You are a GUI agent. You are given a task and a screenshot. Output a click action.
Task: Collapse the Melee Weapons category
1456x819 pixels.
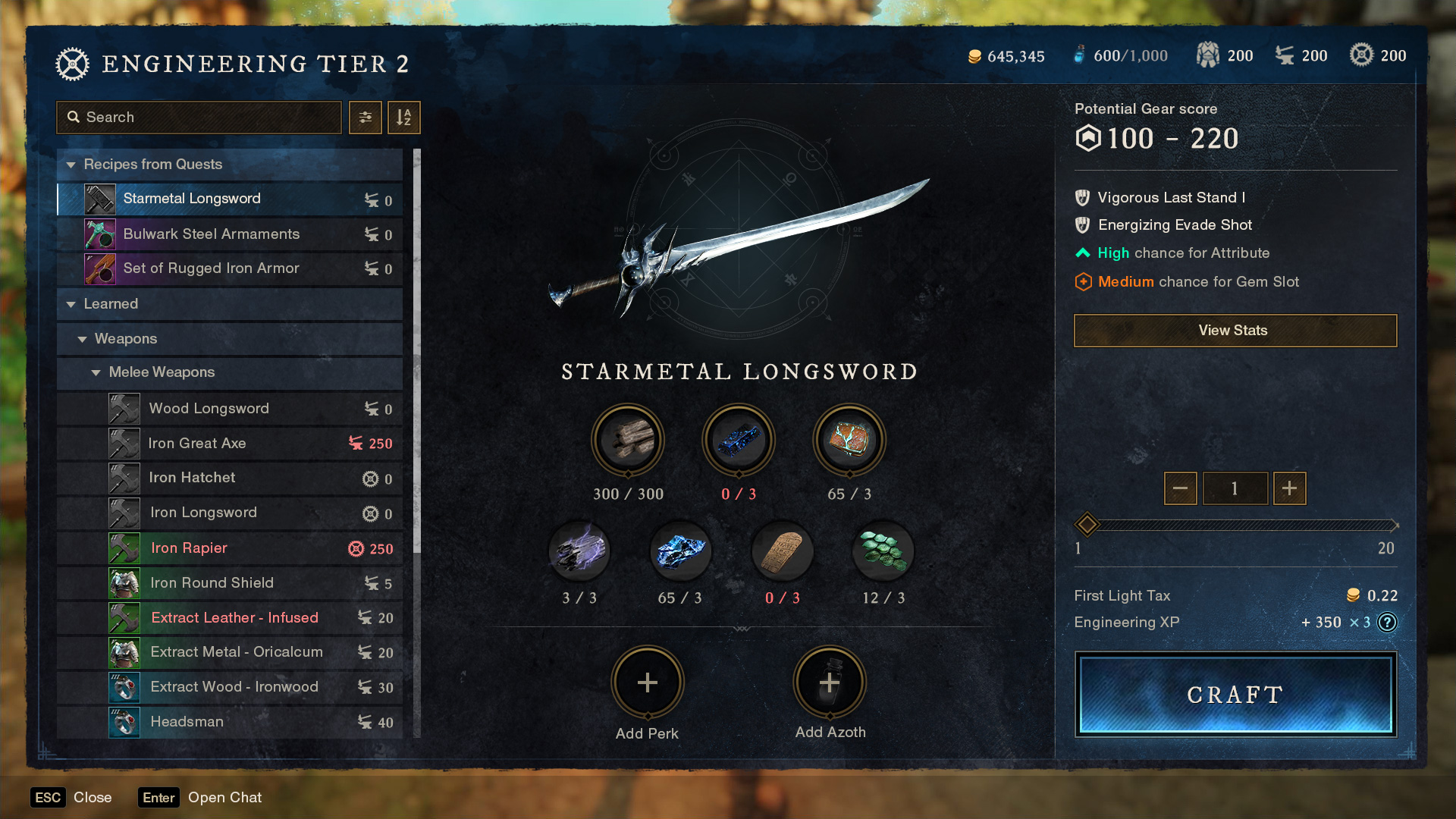(96, 372)
